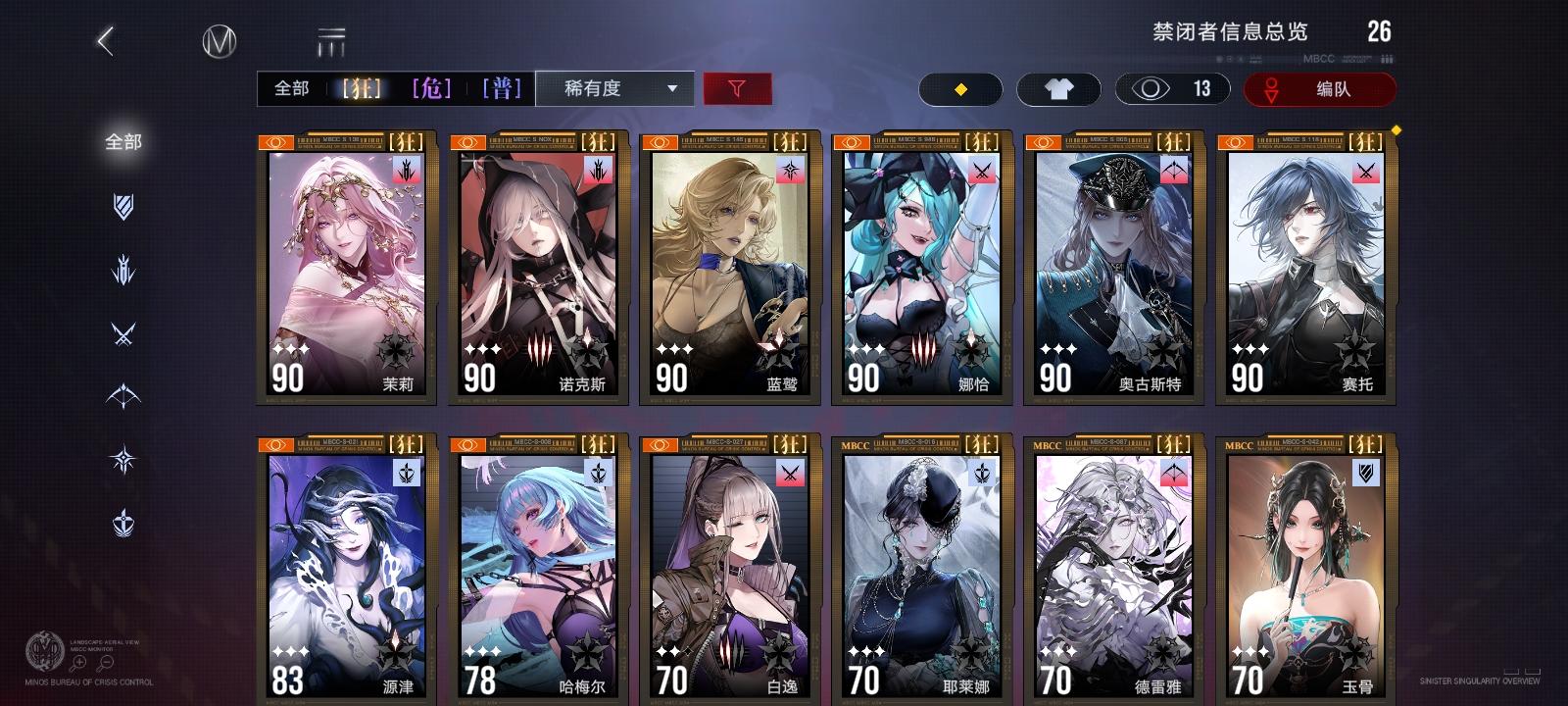Viewport: 1568px width, 706px height.
Task: Open the shirt/costume icon button
Action: click(1059, 89)
